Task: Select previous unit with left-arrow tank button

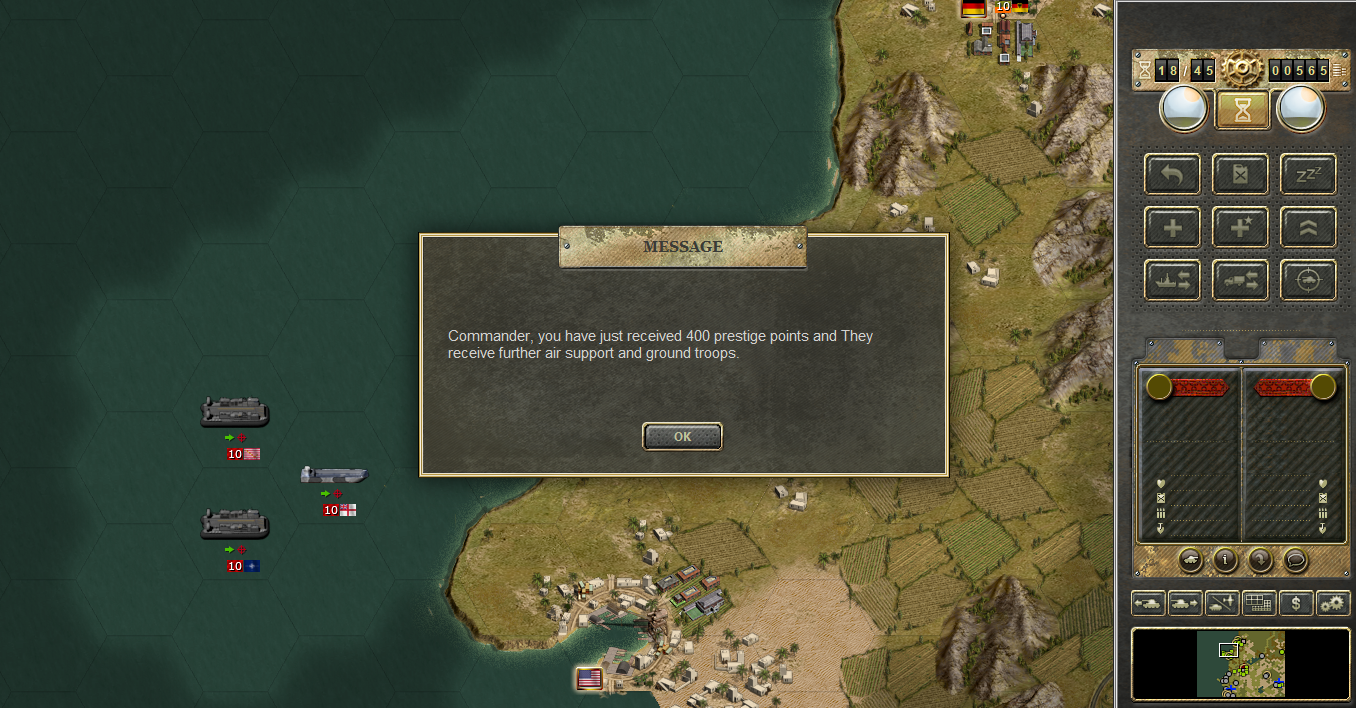Action: (x=1147, y=603)
